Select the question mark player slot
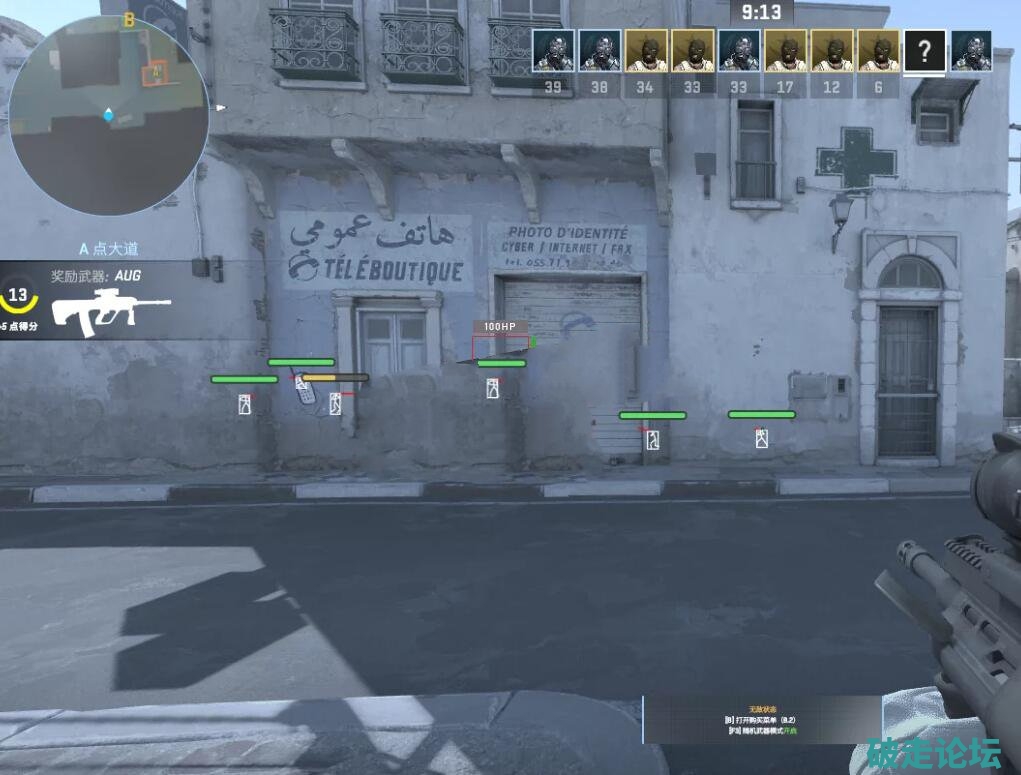The width and height of the screenshot is (1021, 775). click(924, 51)
